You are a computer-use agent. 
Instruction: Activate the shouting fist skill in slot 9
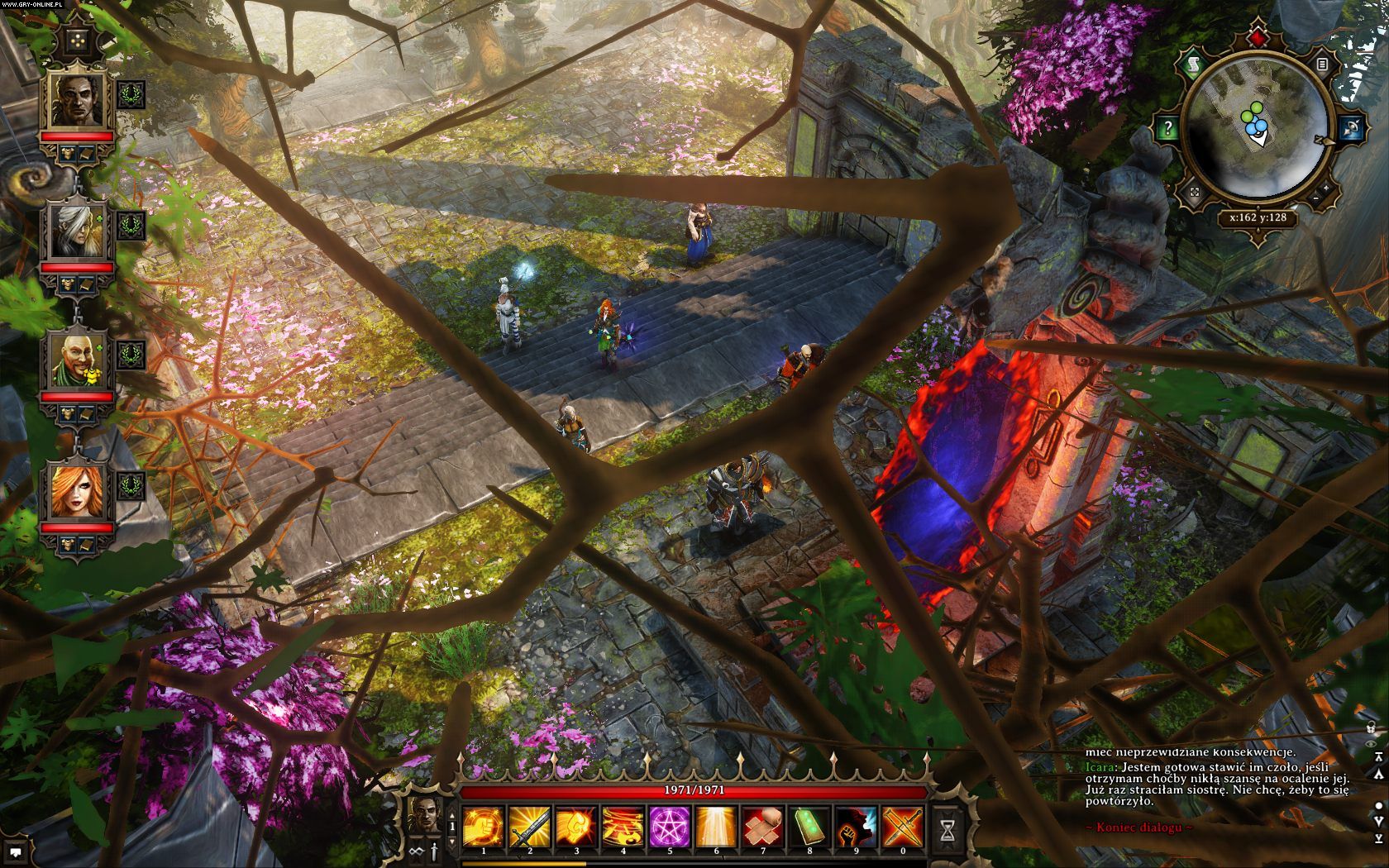coord(856,826)
